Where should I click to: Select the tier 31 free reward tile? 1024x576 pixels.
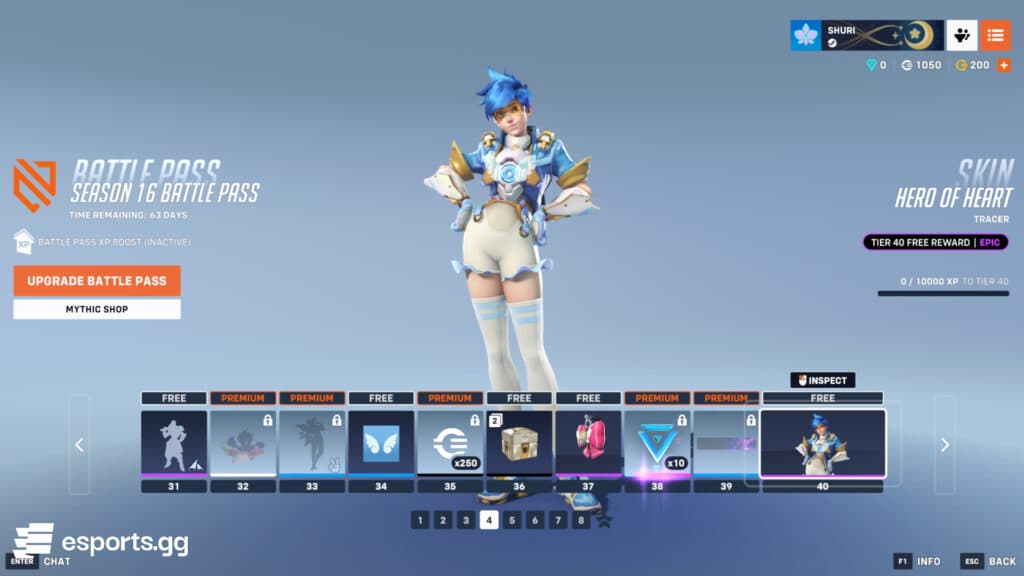(174, 442)
